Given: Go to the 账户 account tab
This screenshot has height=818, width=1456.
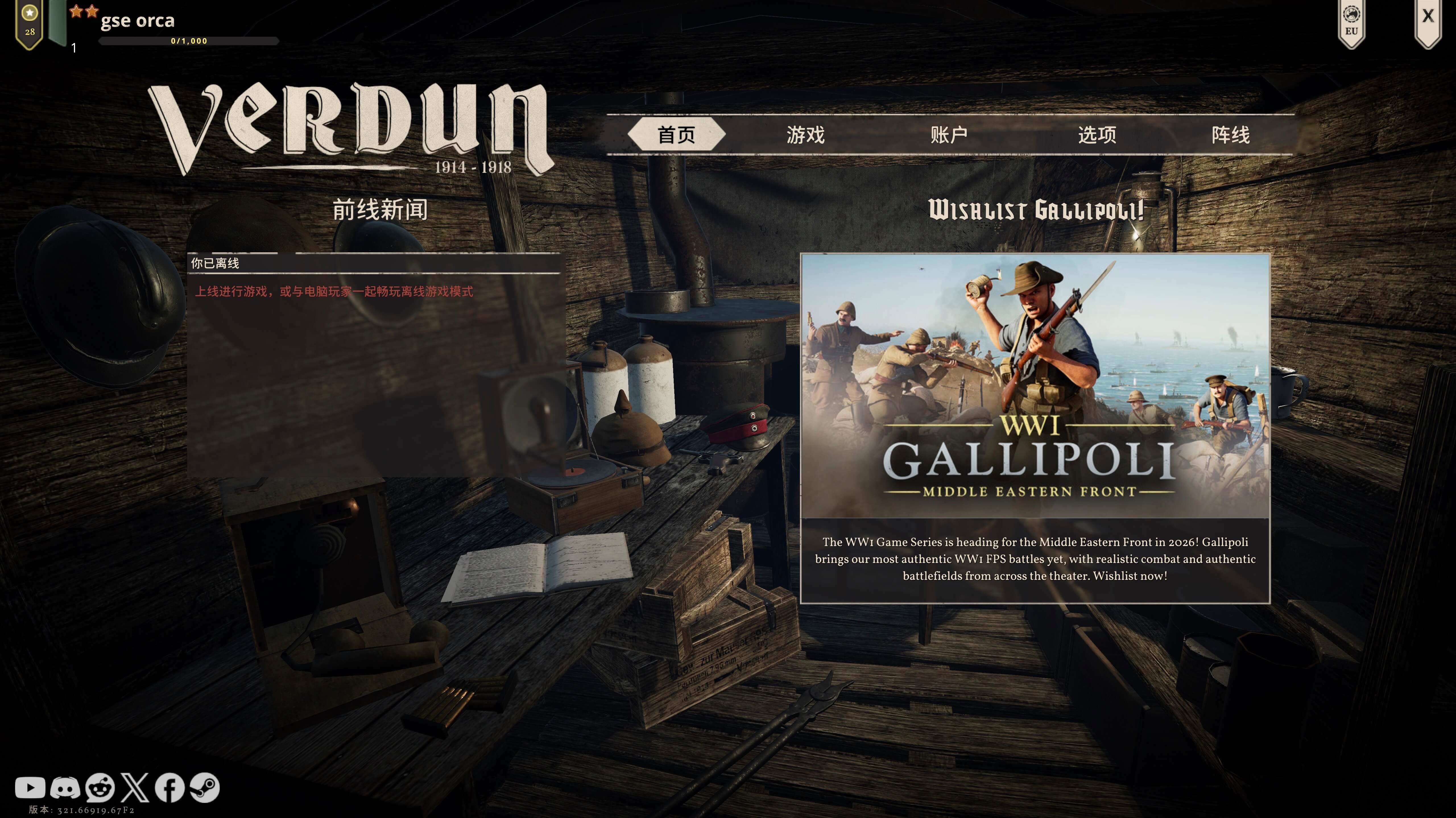Looking at the screenshot, I should 948,135.
